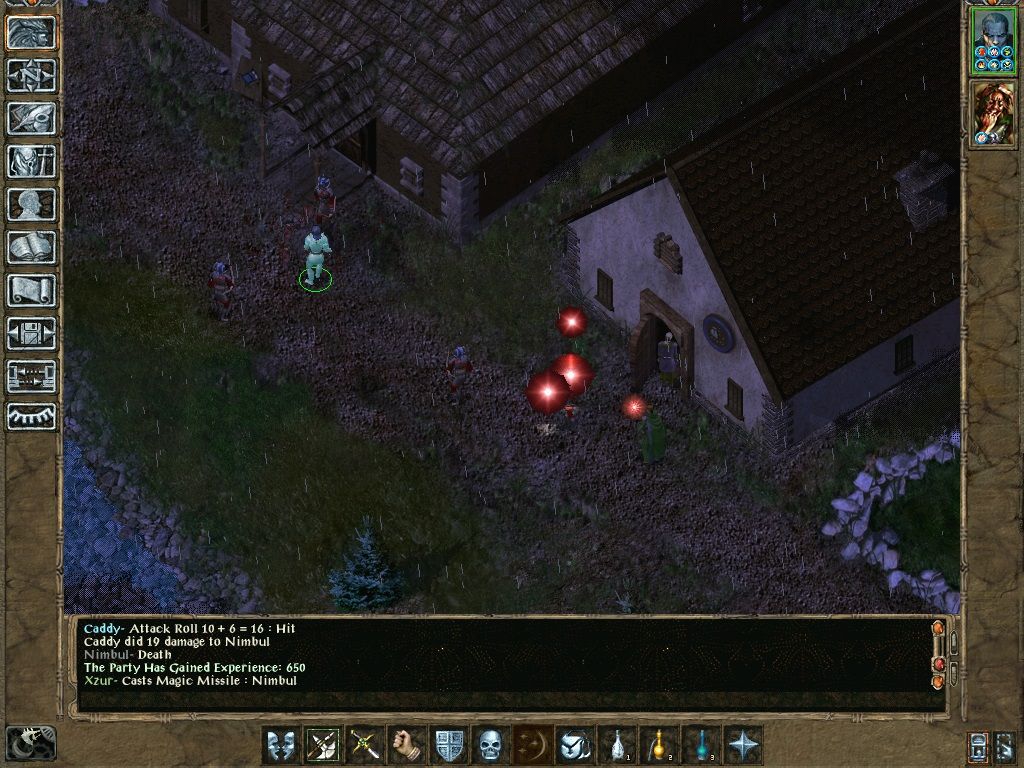This screenshot has width=1024, height=768.
Task: Open the inventory screen
Action: click(x=31, y=161)
